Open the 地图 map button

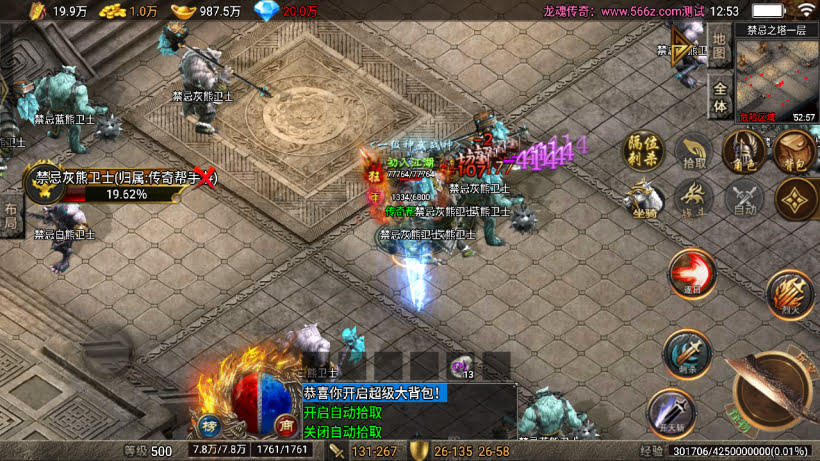(718, 44)
